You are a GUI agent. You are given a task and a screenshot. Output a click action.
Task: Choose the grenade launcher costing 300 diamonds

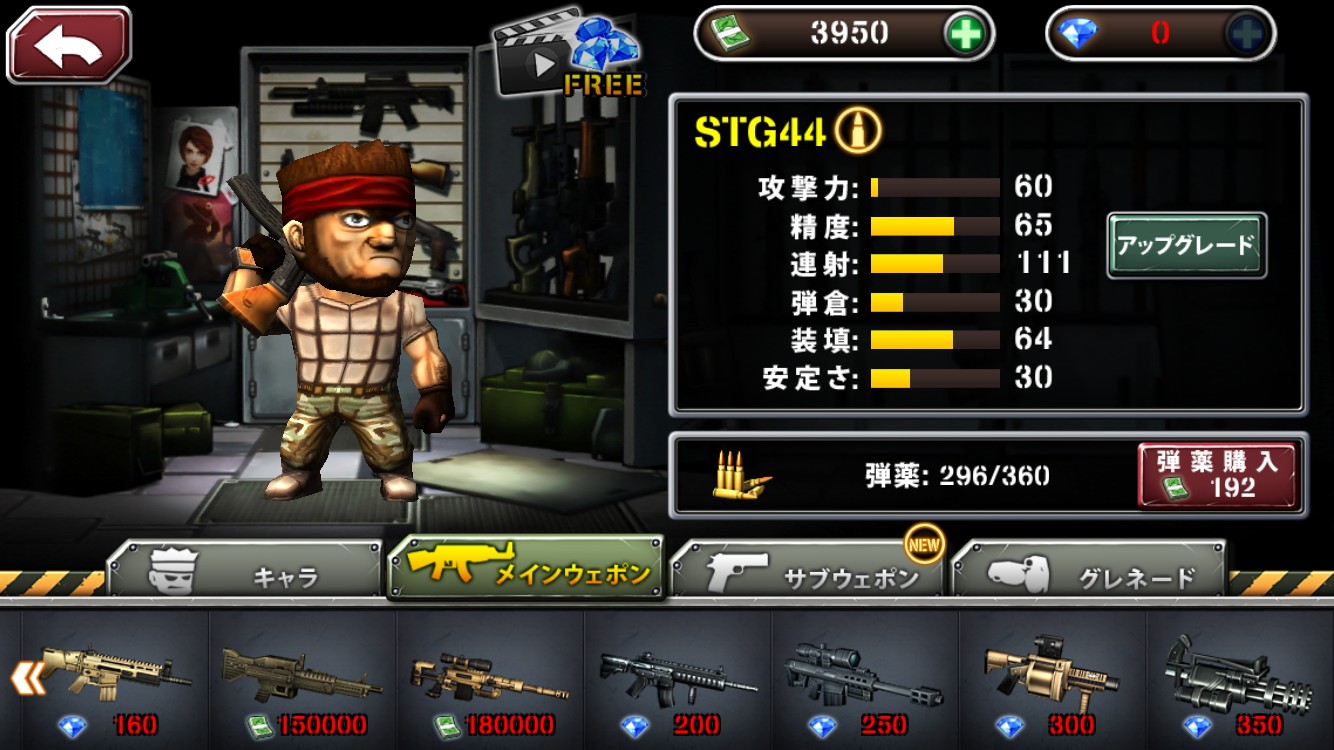tap(1051, 680)
